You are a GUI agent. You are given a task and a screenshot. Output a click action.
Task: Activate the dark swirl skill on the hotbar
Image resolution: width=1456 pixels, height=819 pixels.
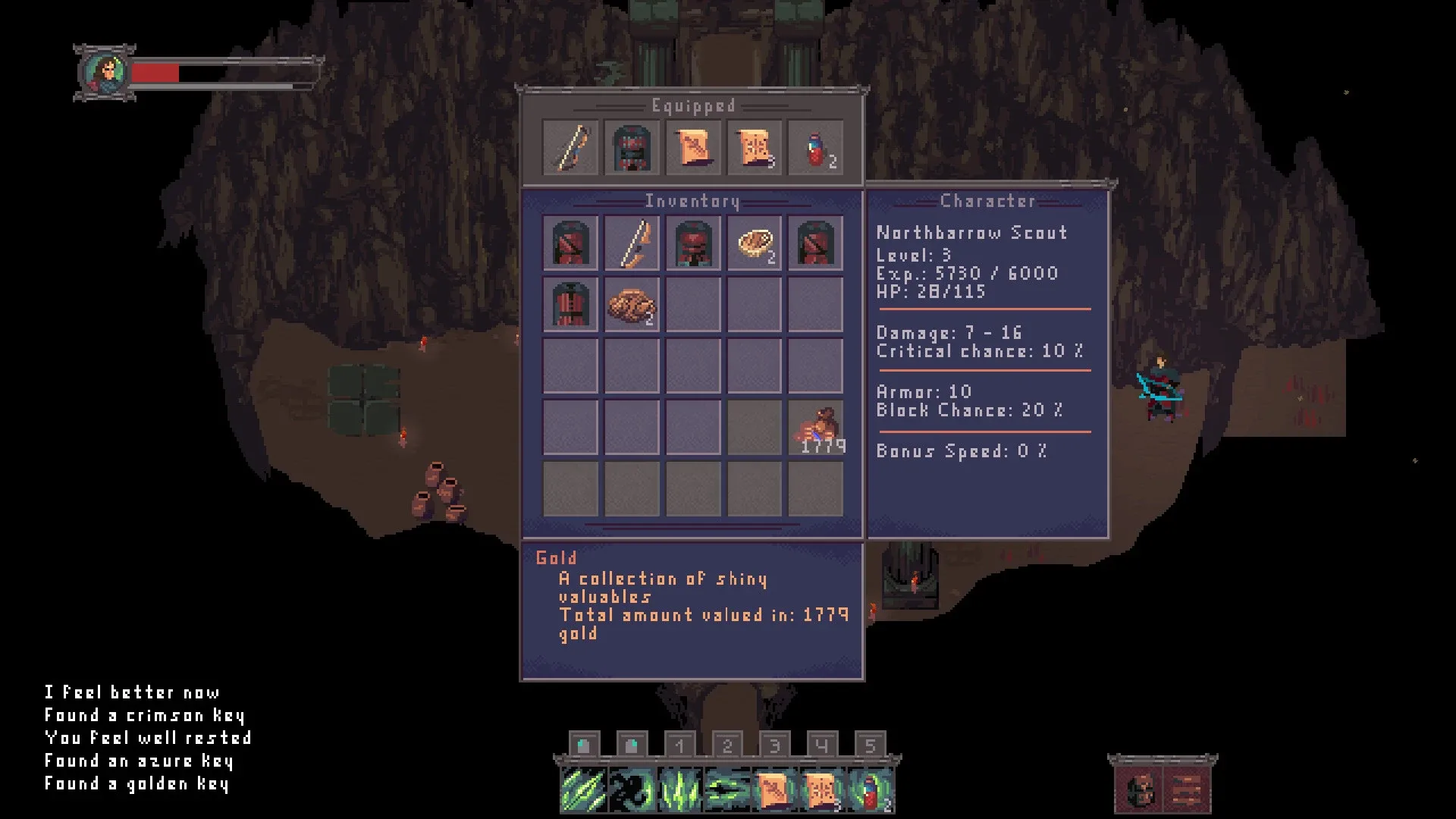tap(631, 789)
